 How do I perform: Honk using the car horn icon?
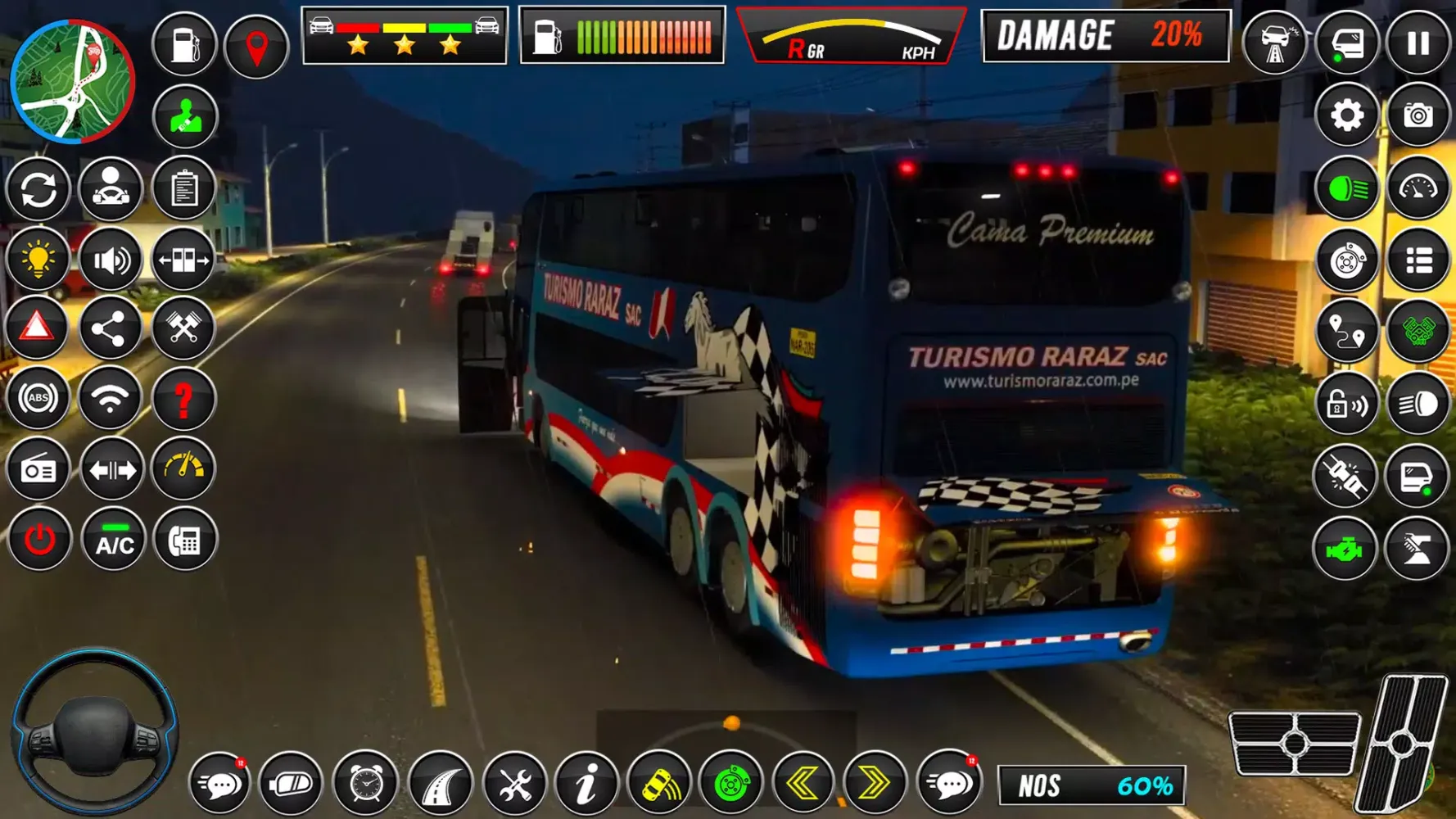pos(660,784)
